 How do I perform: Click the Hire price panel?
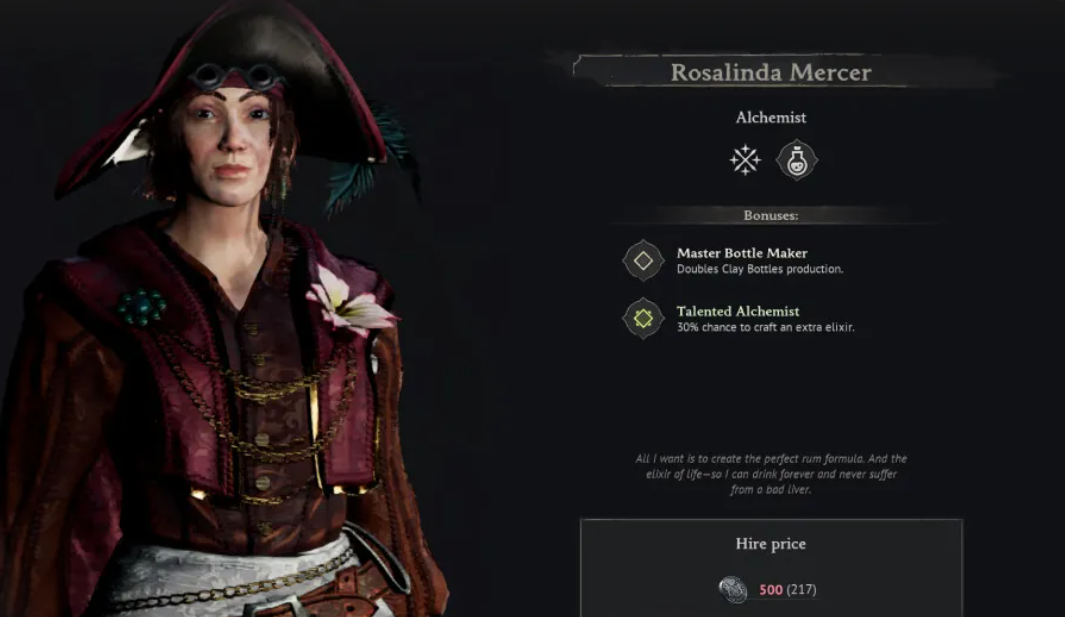tap(770, 567)
